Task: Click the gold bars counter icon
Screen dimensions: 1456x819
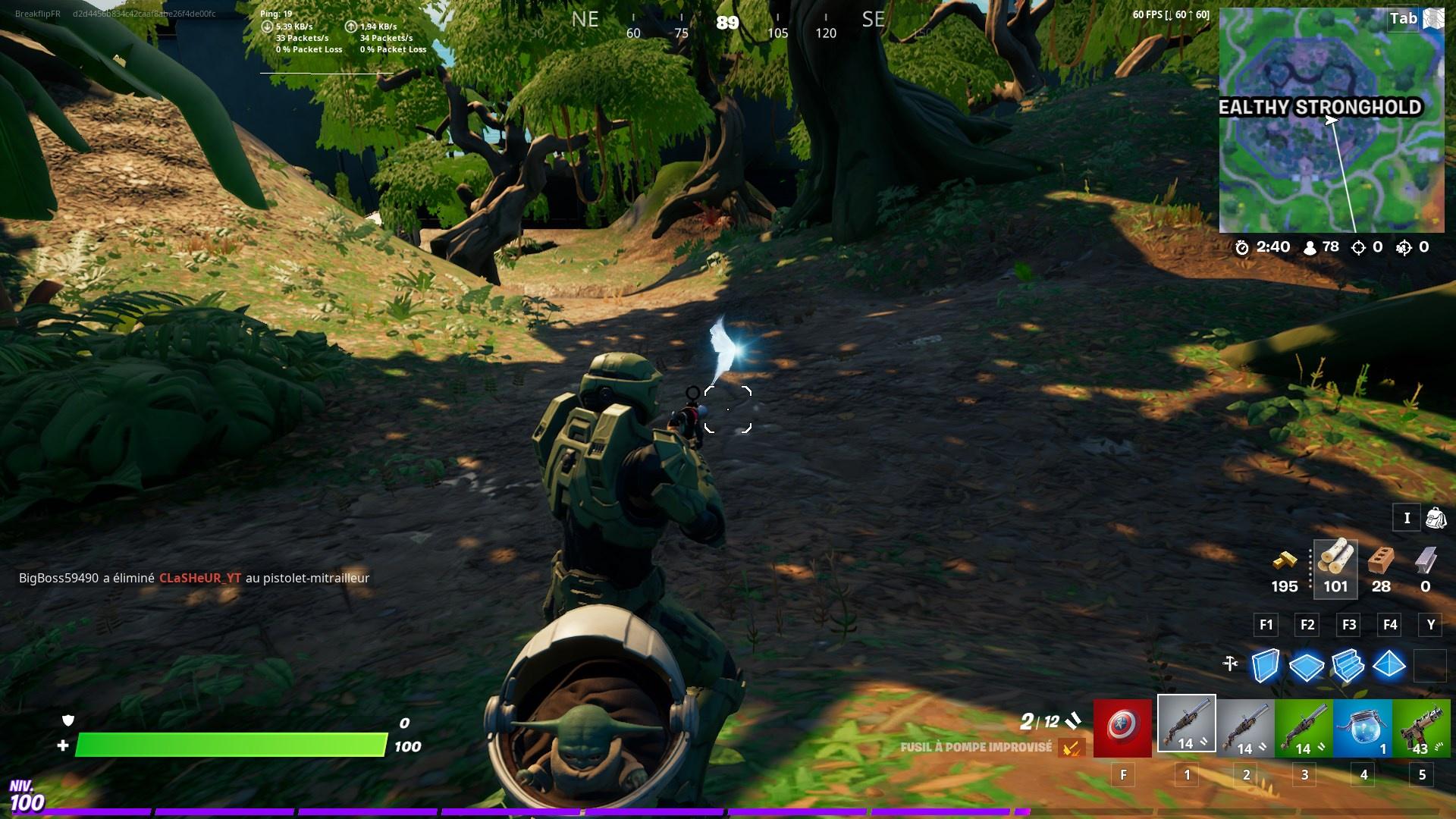Action: [1285, 563]
